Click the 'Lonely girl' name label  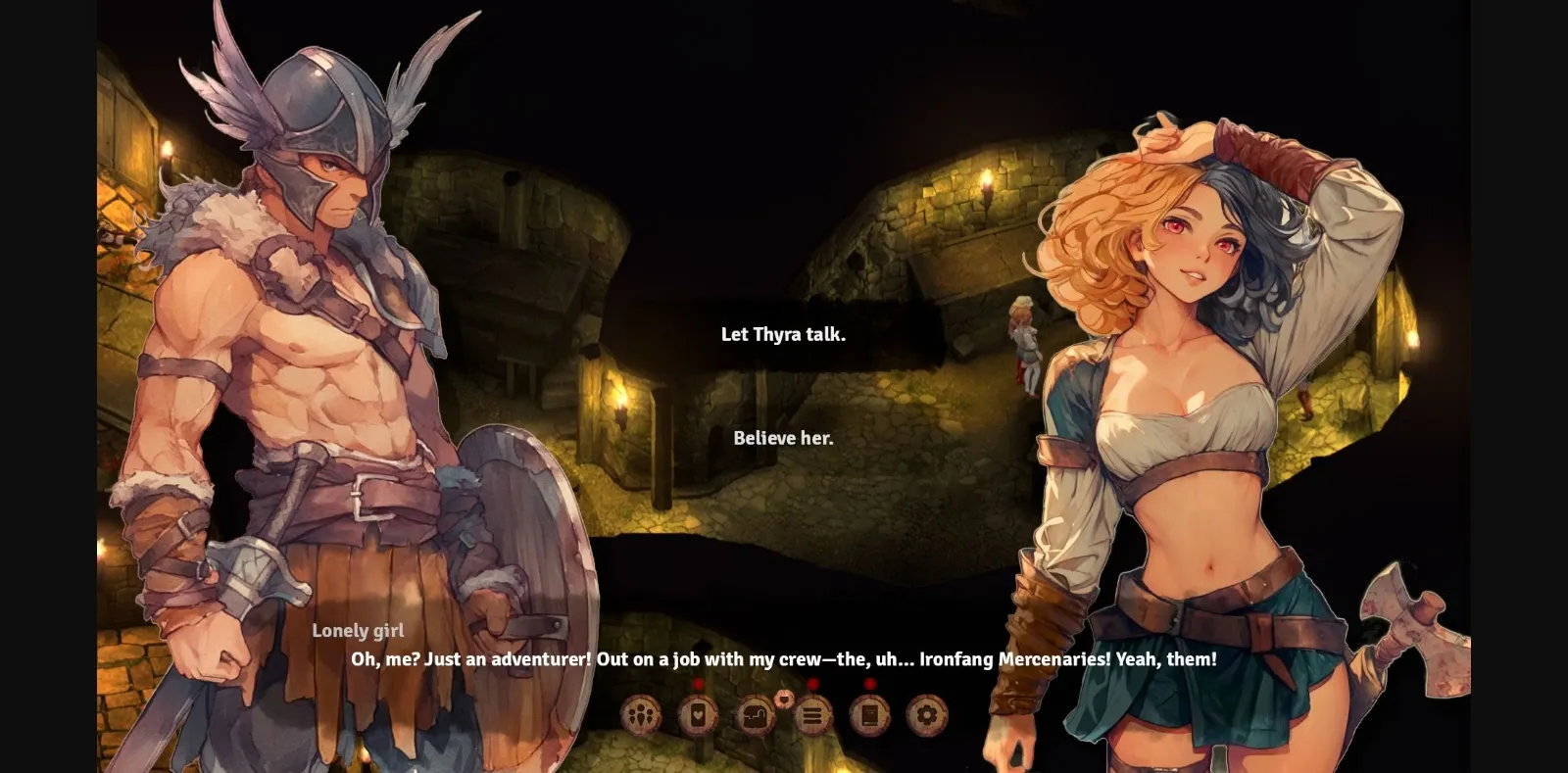tap(360, 631)
